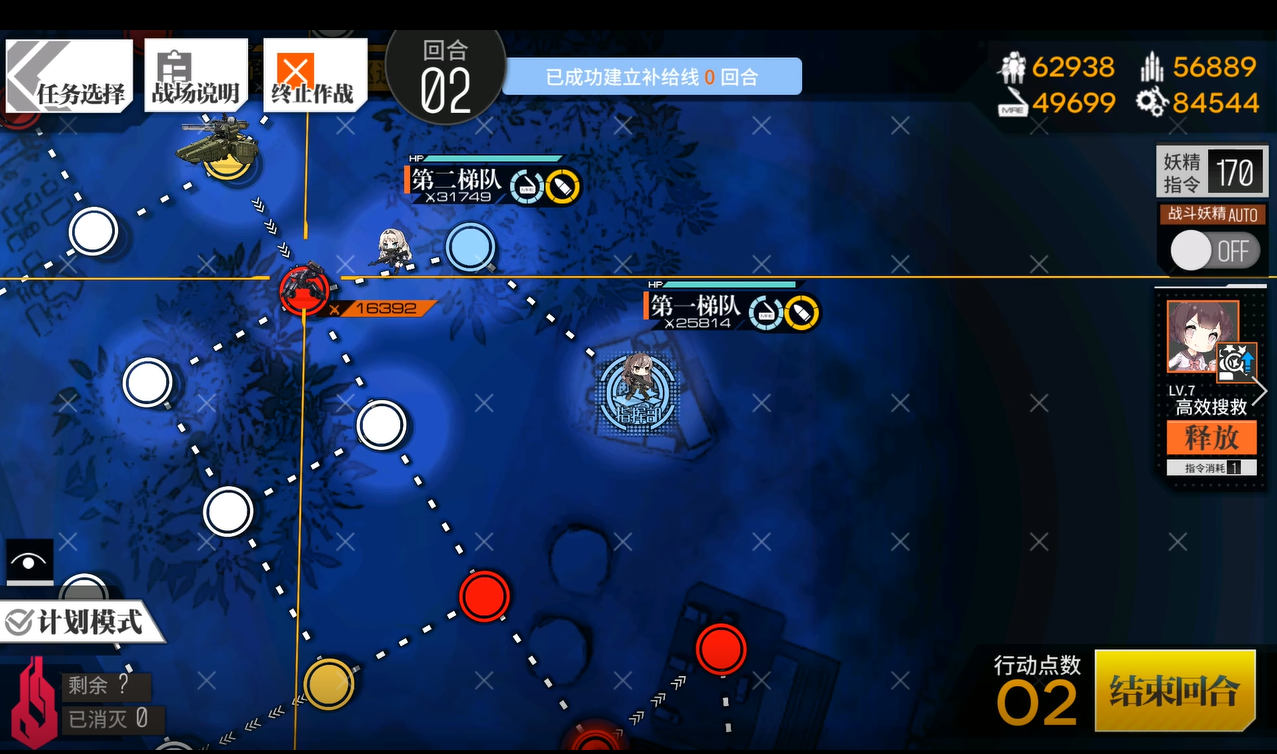Activate 释放 for the 高效搜救 fairy skill
This screenshot has height=754, width=1277.
pos(1211,438)
